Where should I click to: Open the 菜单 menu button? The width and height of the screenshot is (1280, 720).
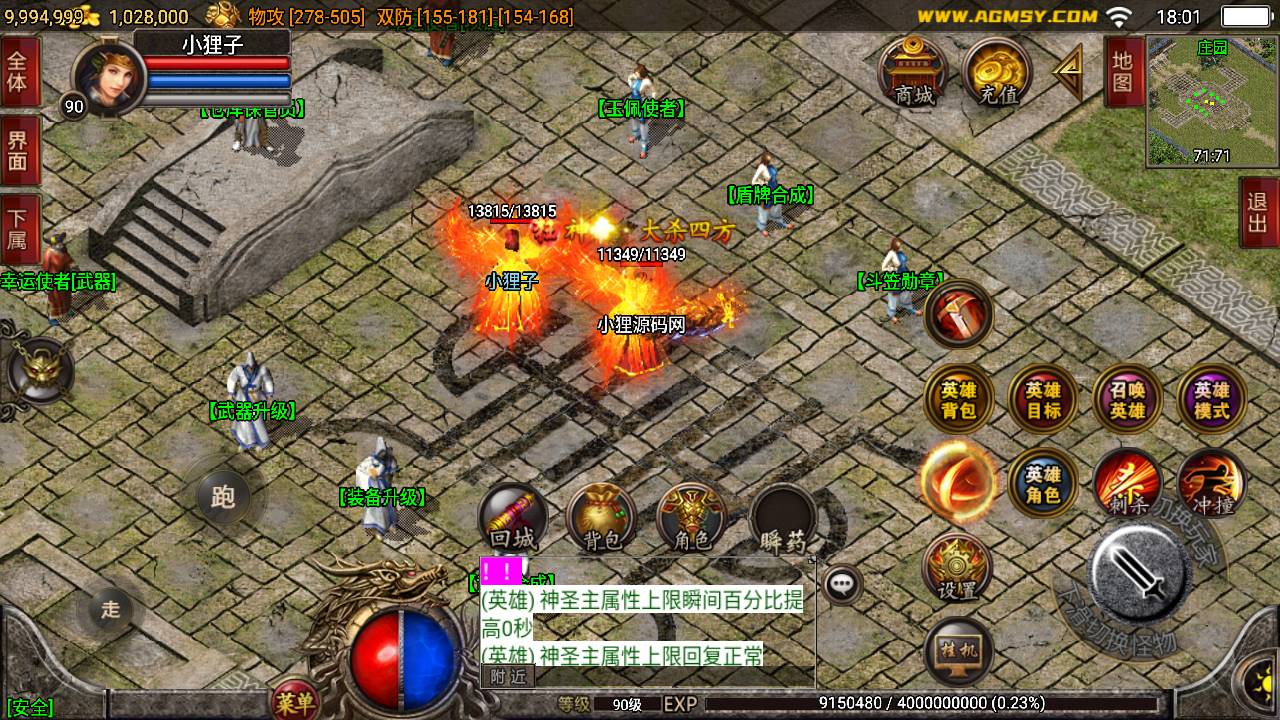[297, 703]
